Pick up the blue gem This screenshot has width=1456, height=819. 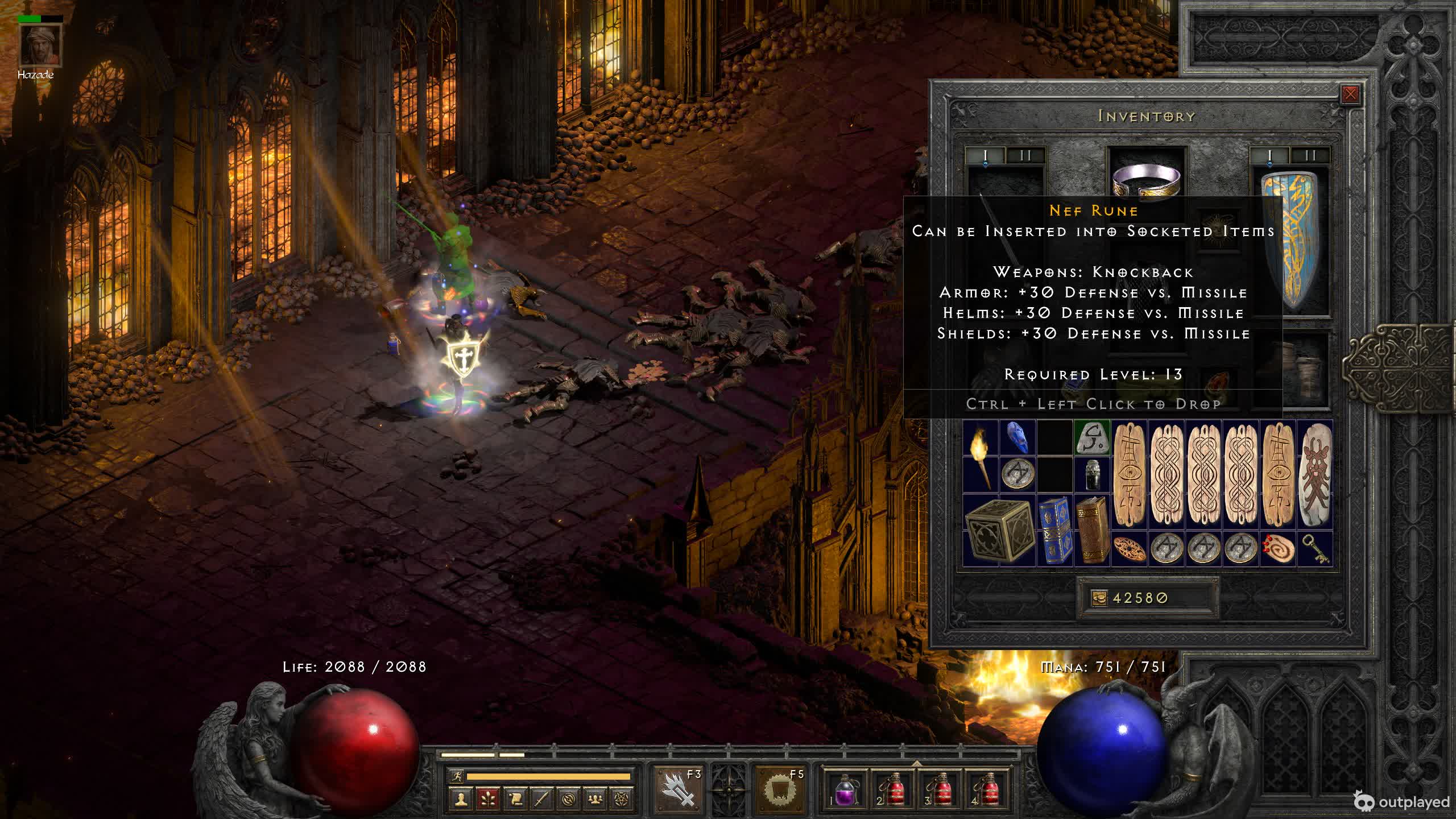(x=1017, y=437)
